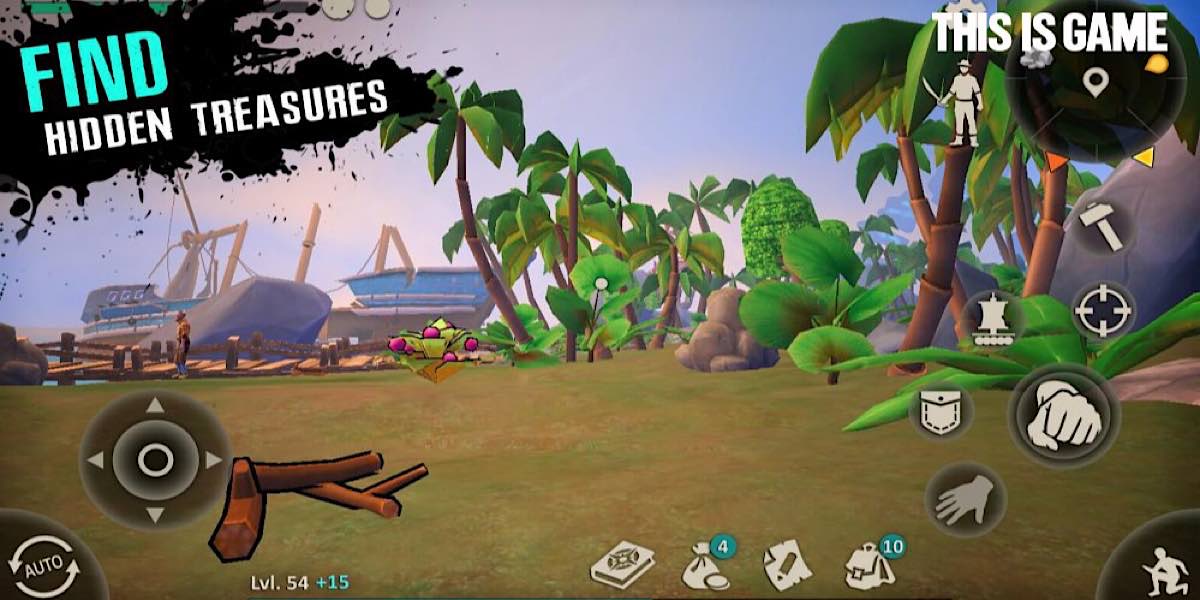Activate the crosshair aim button
The height and width of the screenshot is (600, 1200).
tap(1104, 311)
